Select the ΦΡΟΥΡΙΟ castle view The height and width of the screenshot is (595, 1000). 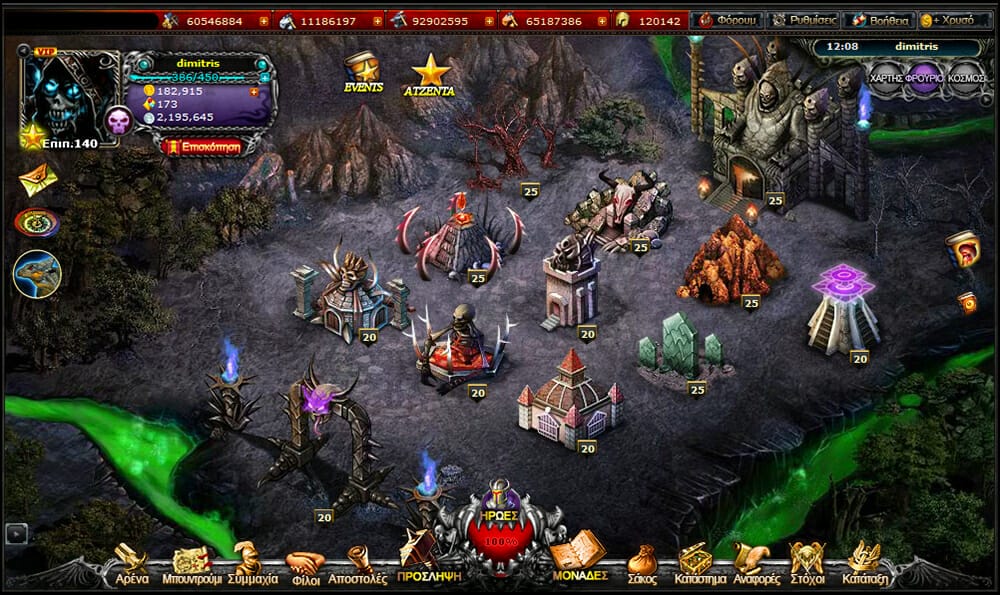click(x=925, y=77)
